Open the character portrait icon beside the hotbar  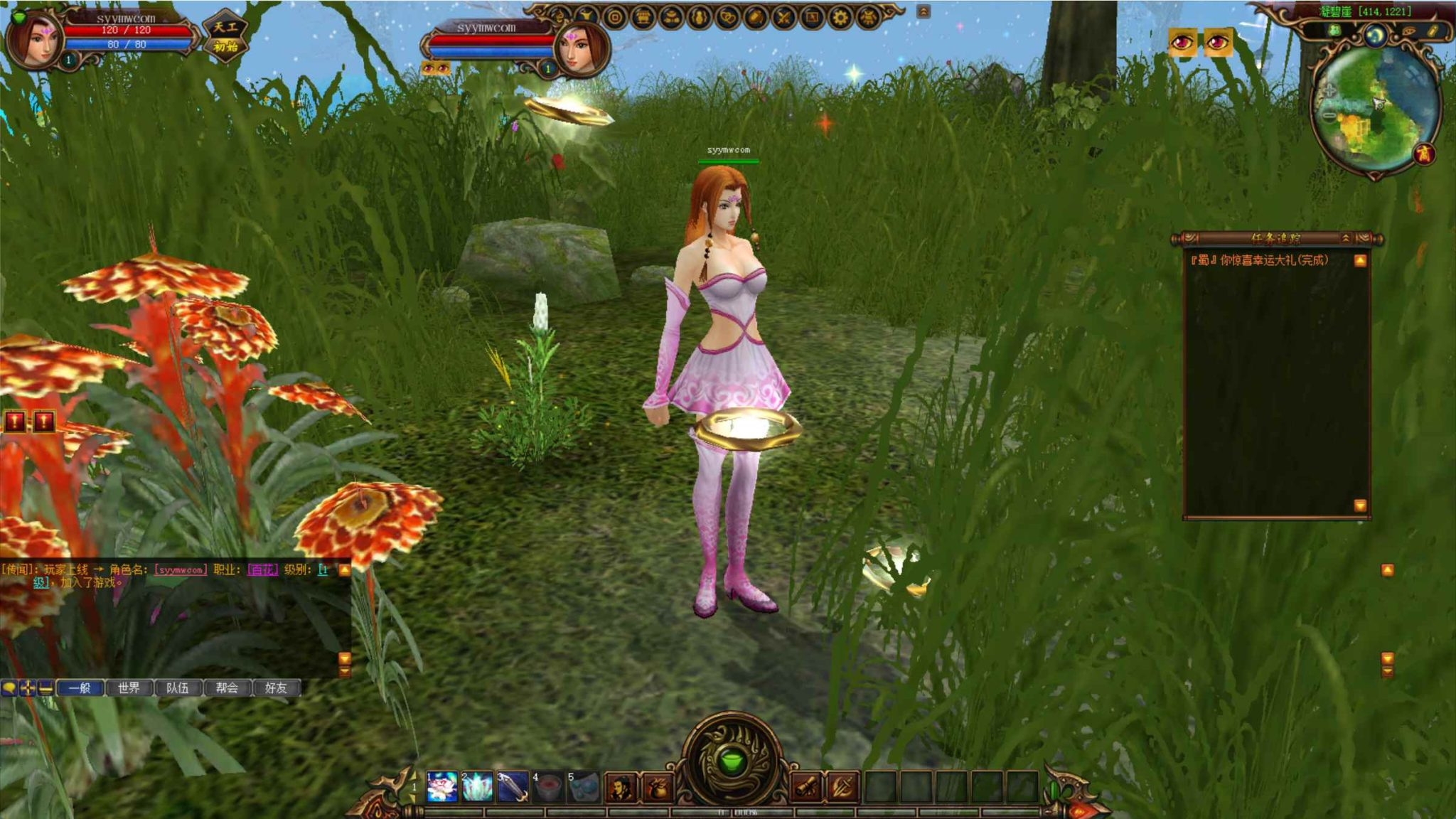(621, 786)
